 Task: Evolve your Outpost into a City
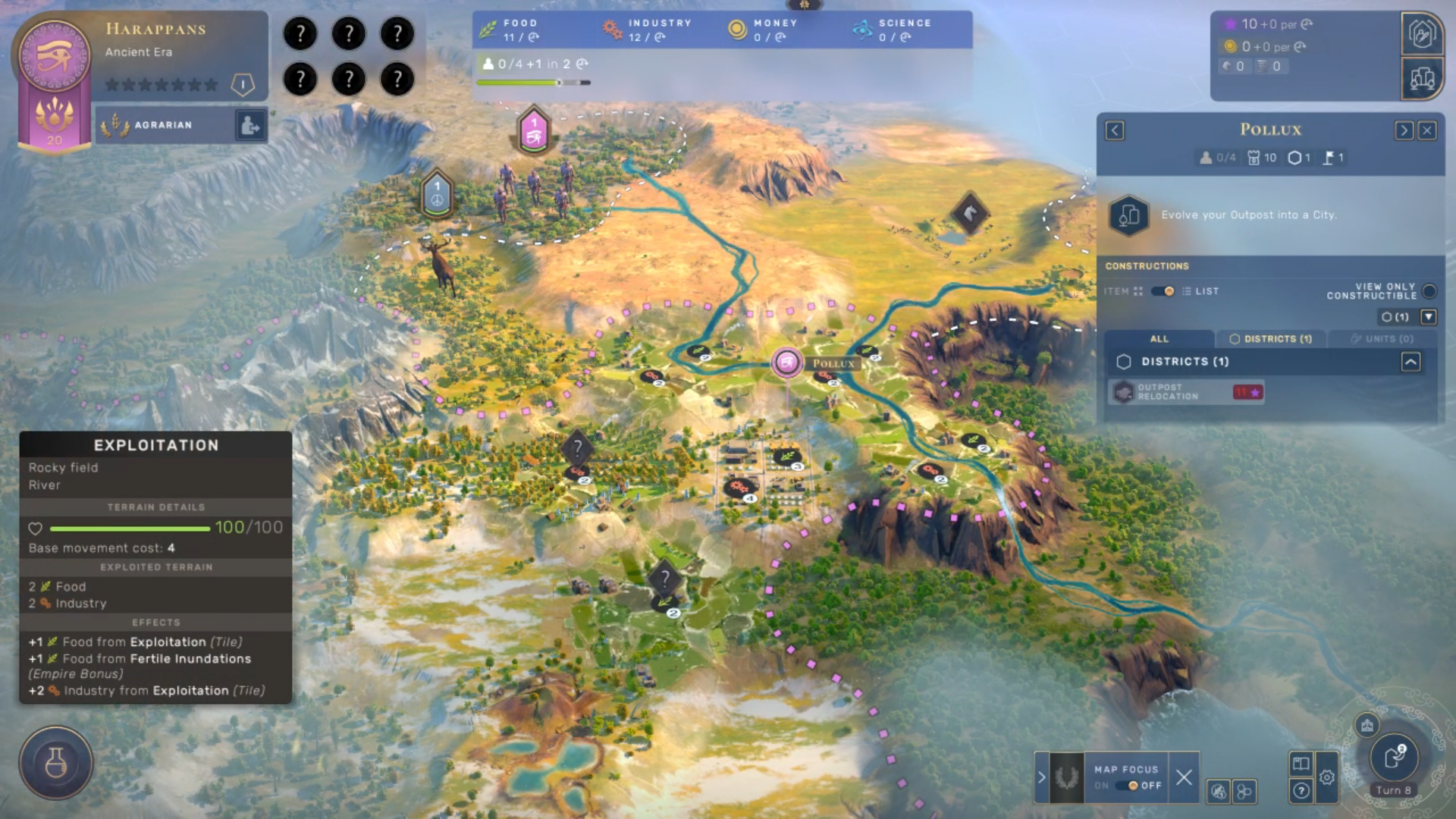[1129, 215]
